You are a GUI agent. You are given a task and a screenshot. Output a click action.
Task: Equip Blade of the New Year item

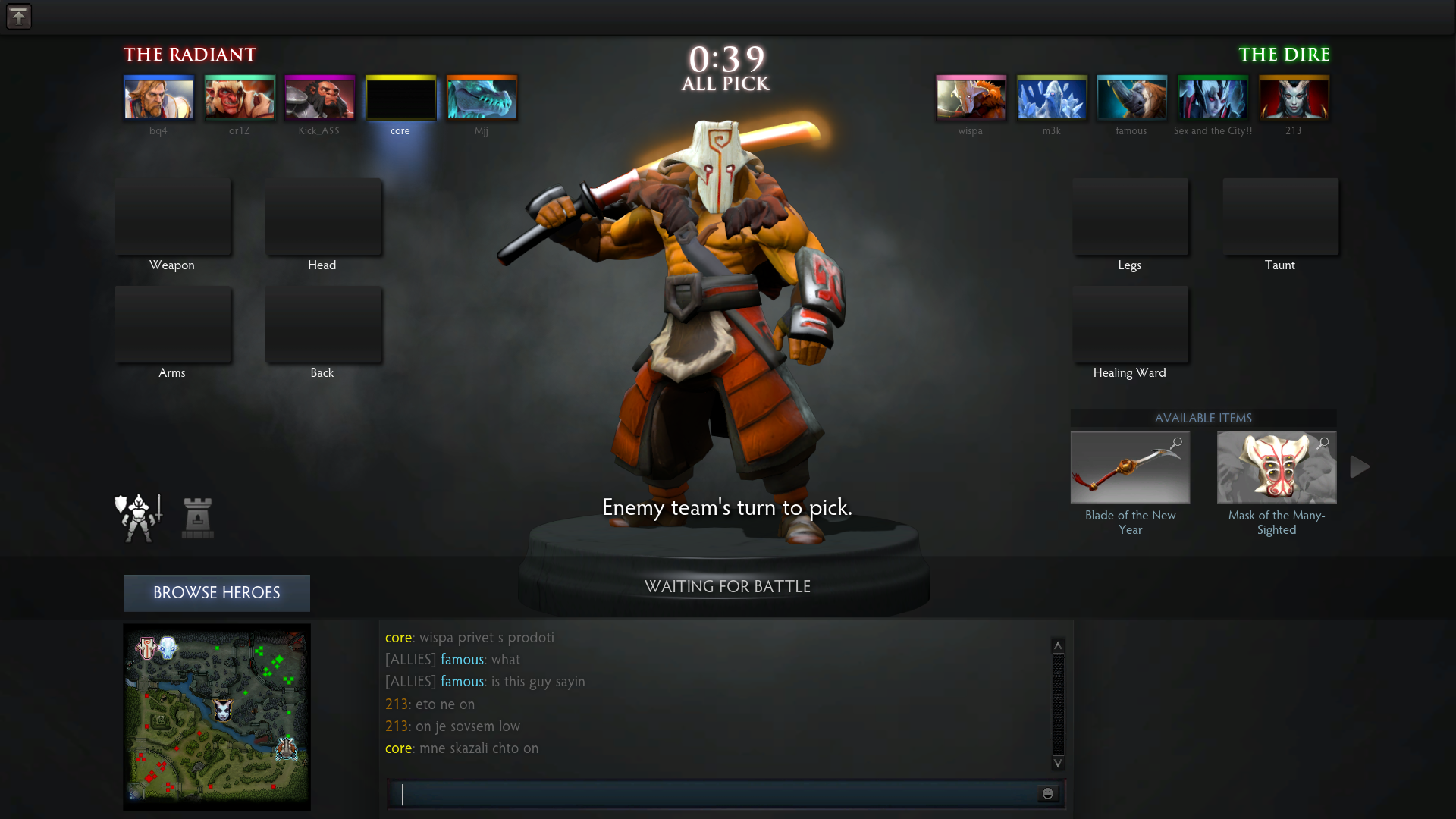click(x=1130, y=468)
